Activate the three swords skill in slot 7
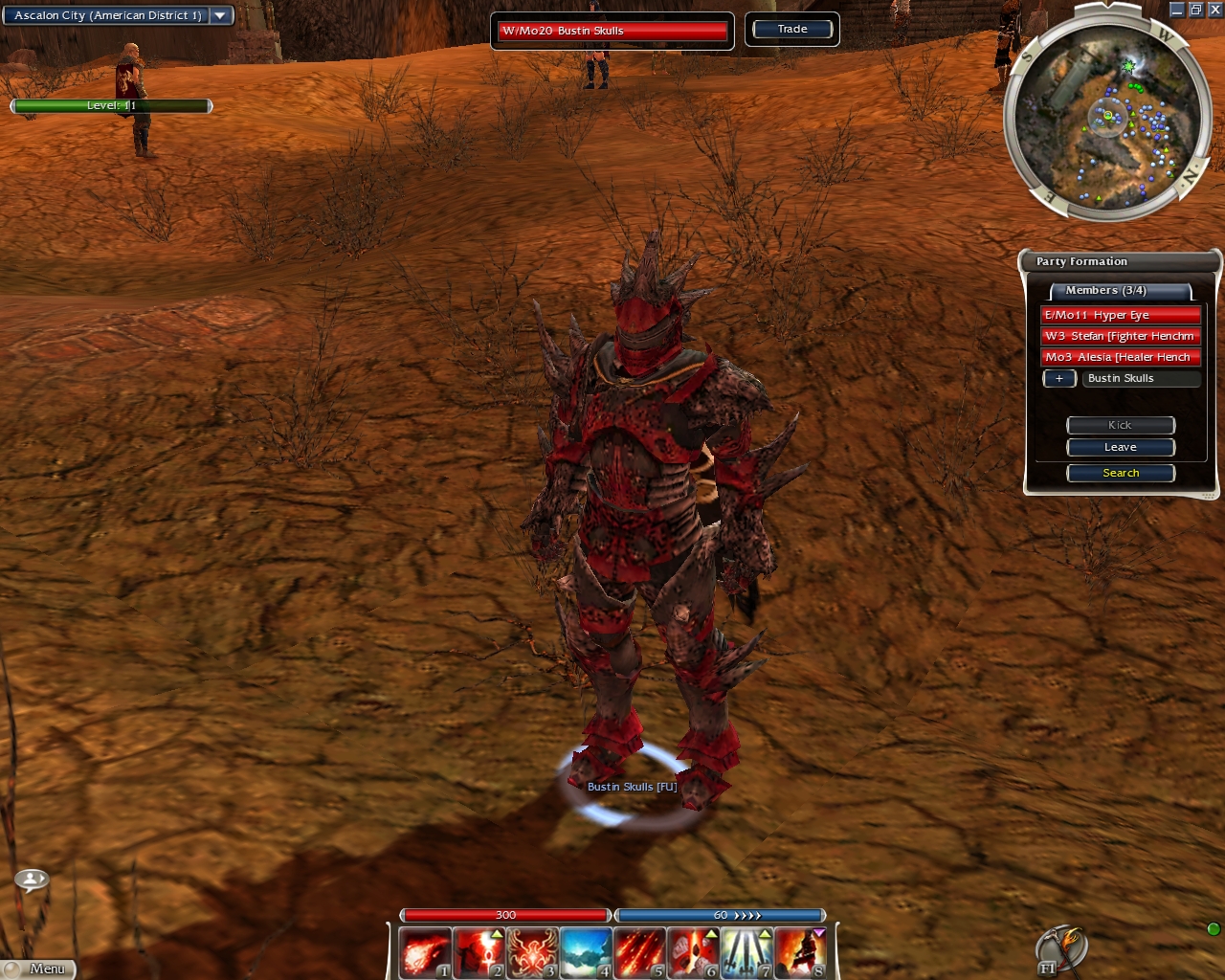Viewport: 1225px width, 980px height. pyautogui.click(x=746, y=953)
